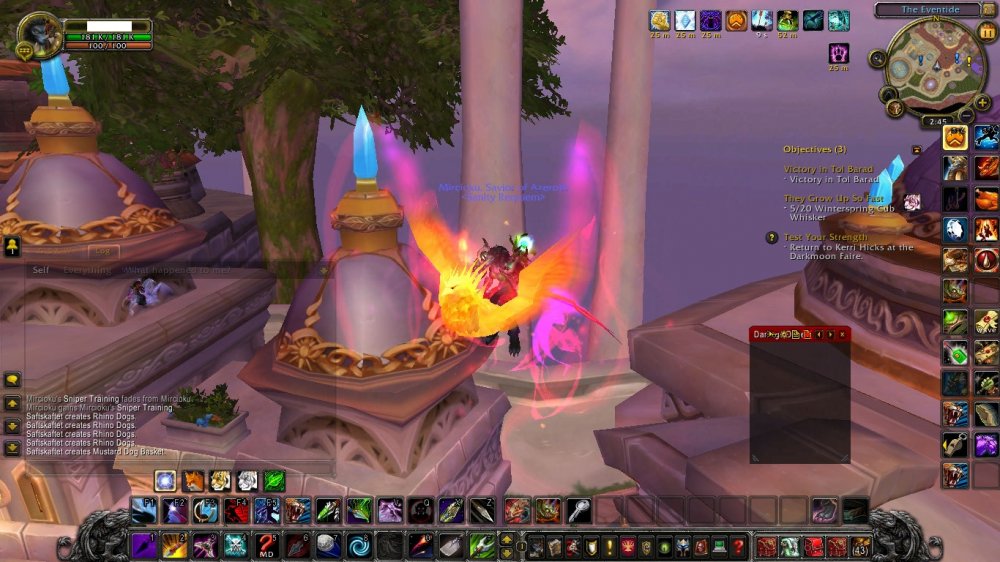Open the backpack slot showing 43
The height and width of the screenshot is (562, 1000).
click(x=860, y=547)
